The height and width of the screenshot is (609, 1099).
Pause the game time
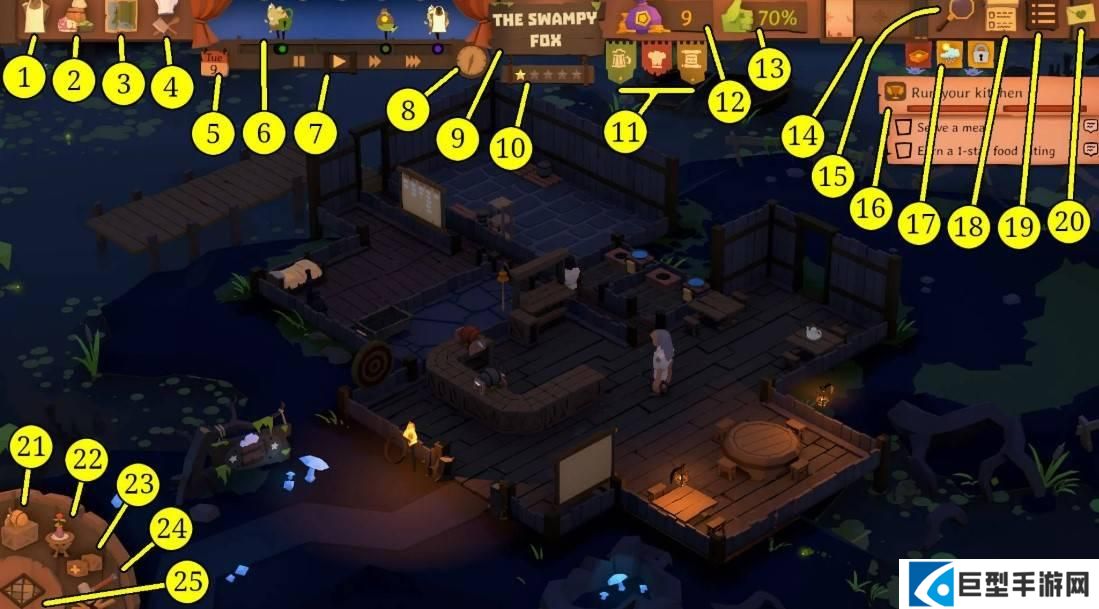pyautogui.click(x=299, y=61)
